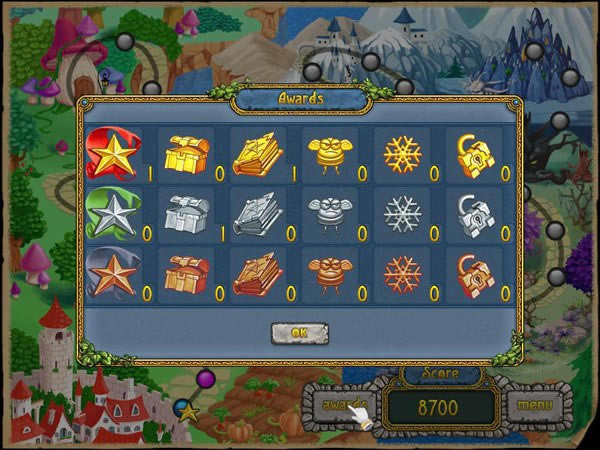Image resolution: width=600 pixels, height=450 pixels.
Task: Select the gold snowflake award
Action: coord(403,153)
